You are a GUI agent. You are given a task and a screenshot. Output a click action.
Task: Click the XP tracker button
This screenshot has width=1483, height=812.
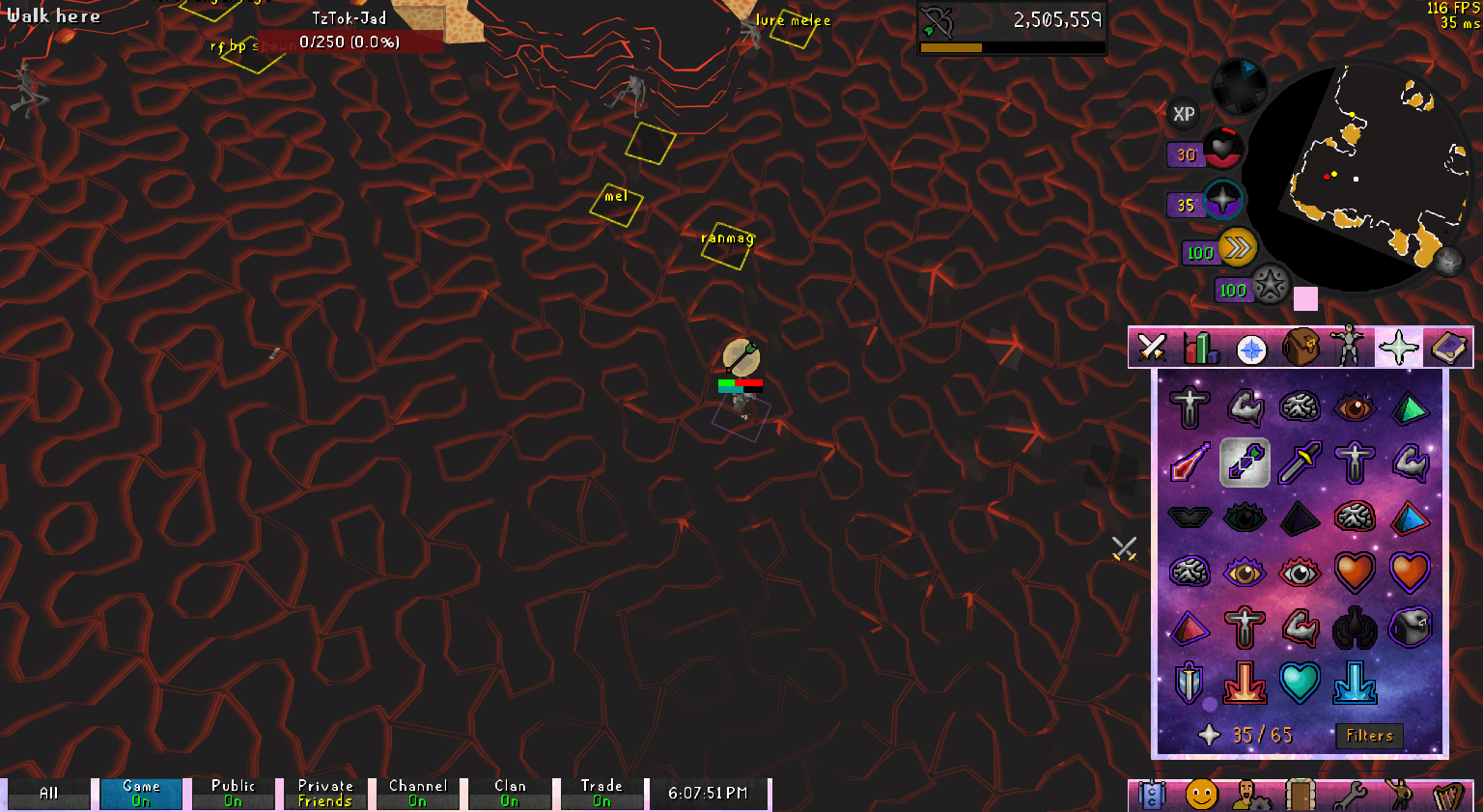tap(1184, 115)
